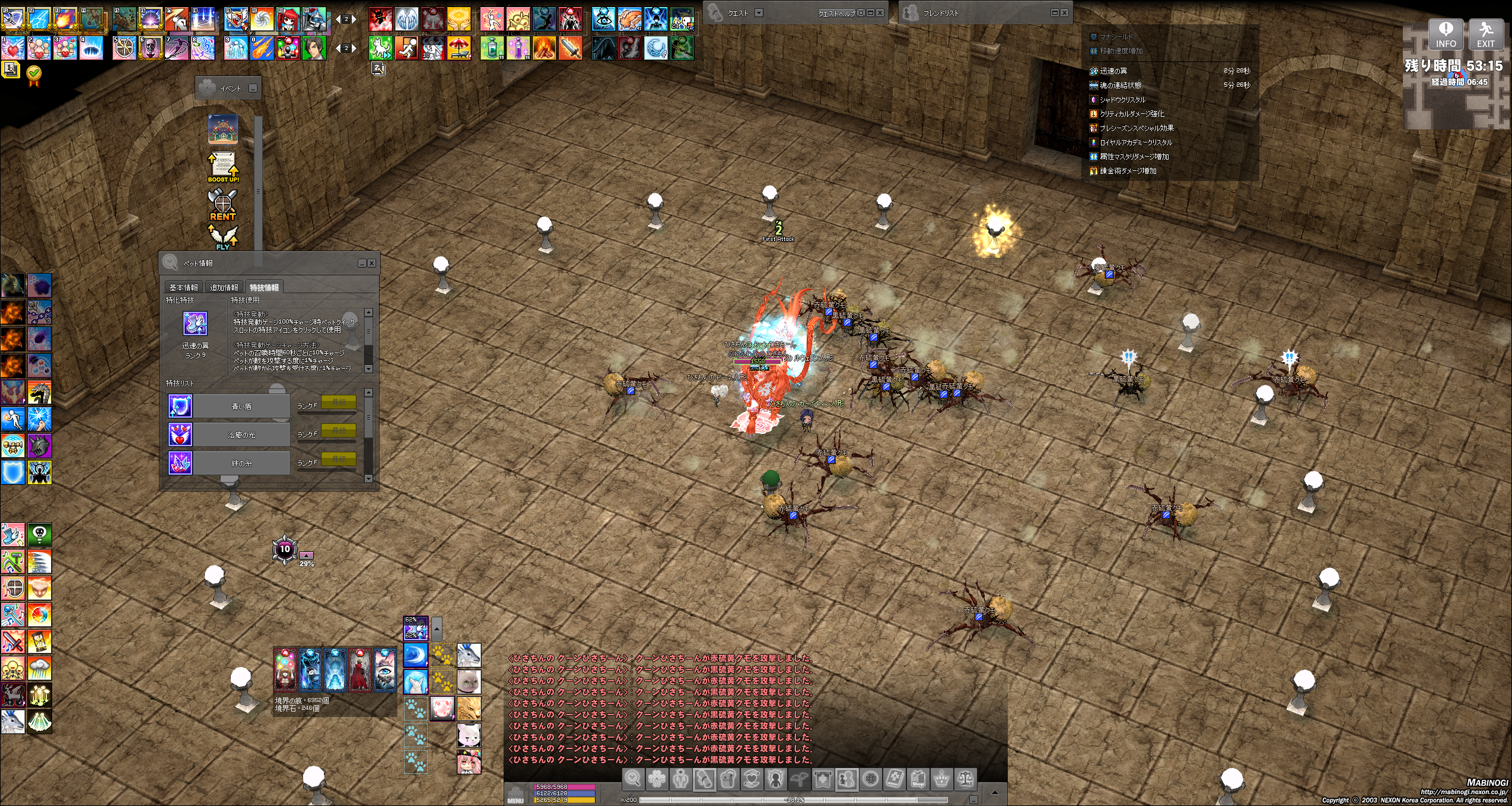The image size is (1512, 806).
Task: Leave the dungeon with EXIT button
Action: 1485,34
